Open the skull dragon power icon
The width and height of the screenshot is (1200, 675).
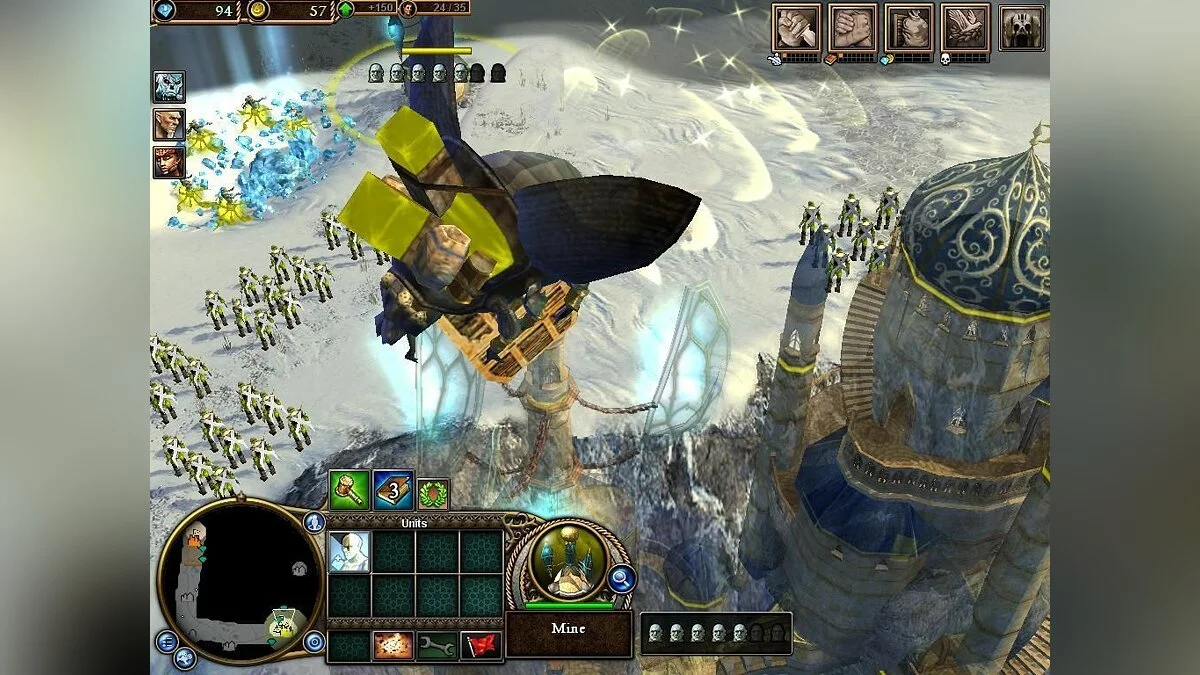pyautogui.click(x=1021, y=27)
